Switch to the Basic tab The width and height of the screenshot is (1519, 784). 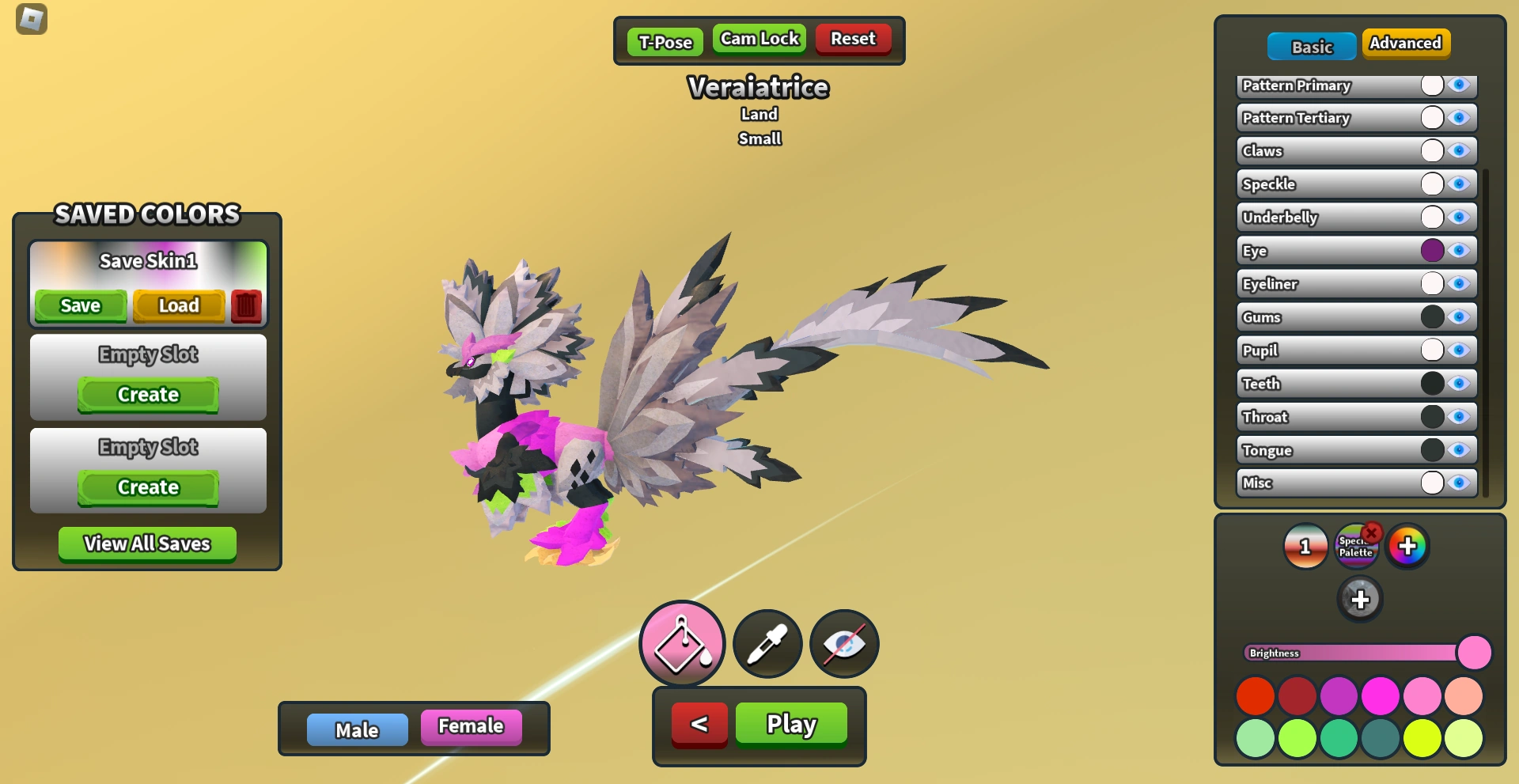[x=1311, y=46]
